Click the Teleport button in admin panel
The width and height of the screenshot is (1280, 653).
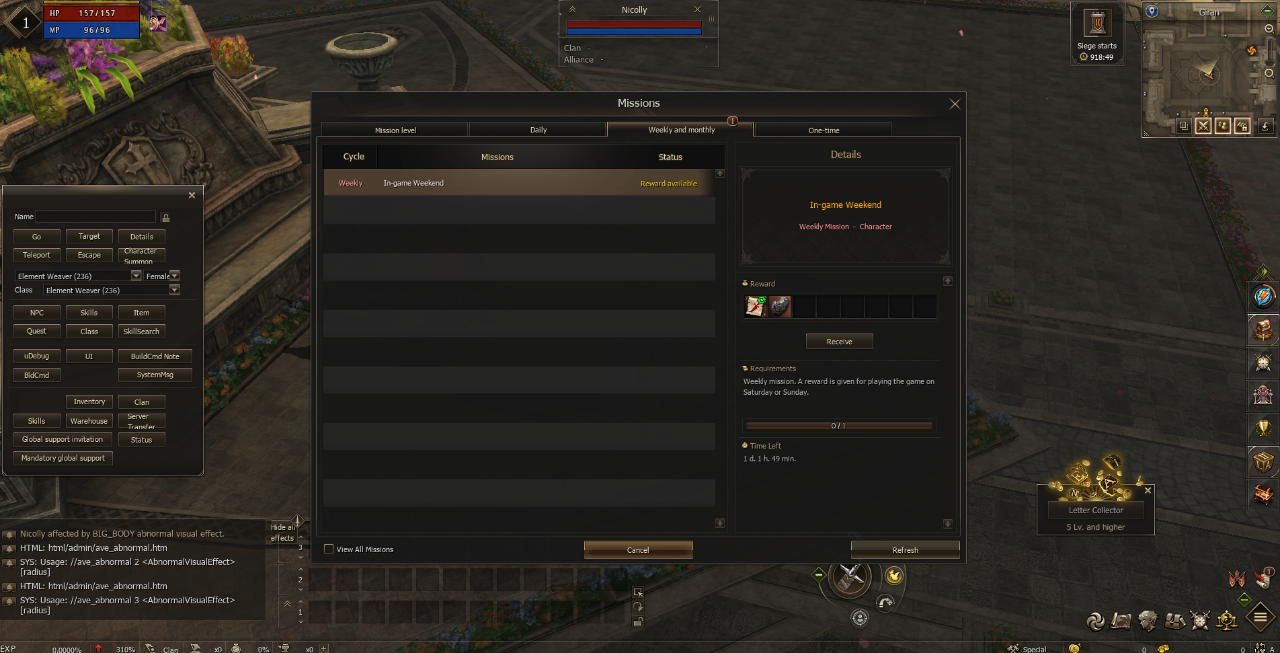click(x=36, y=255)
